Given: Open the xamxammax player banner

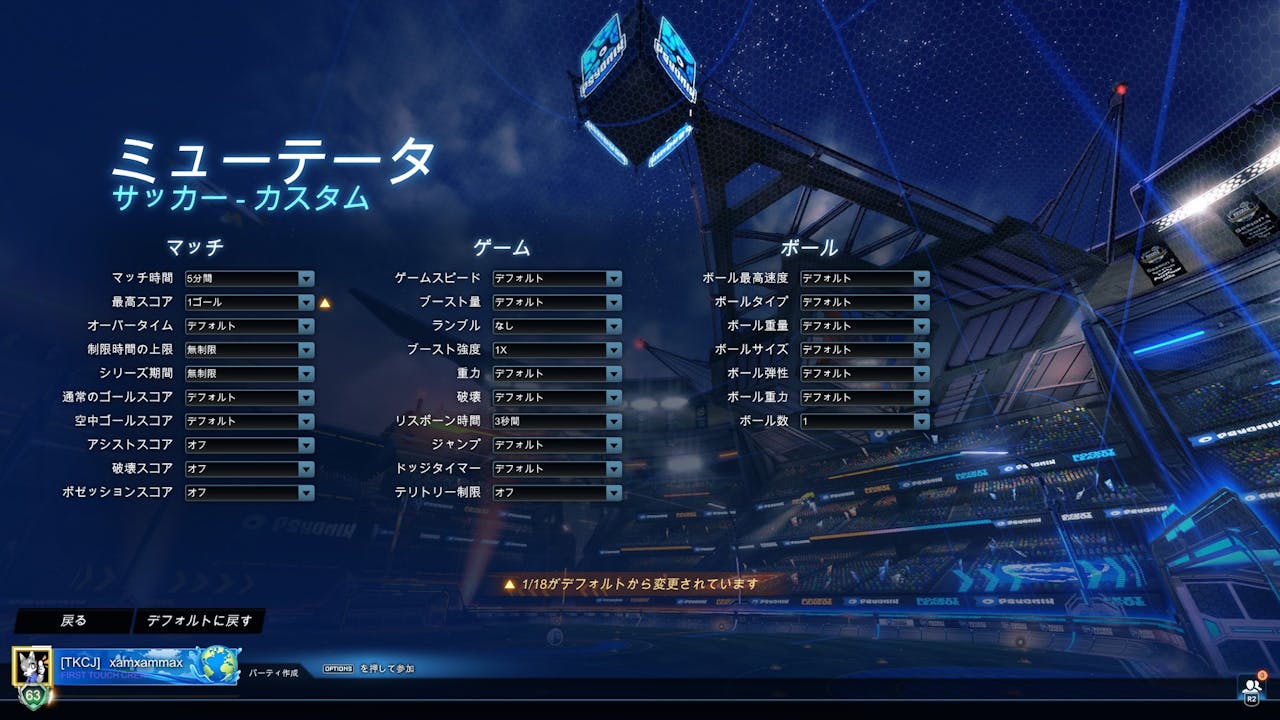Looking at the screenshot, I should coord(128,665).
